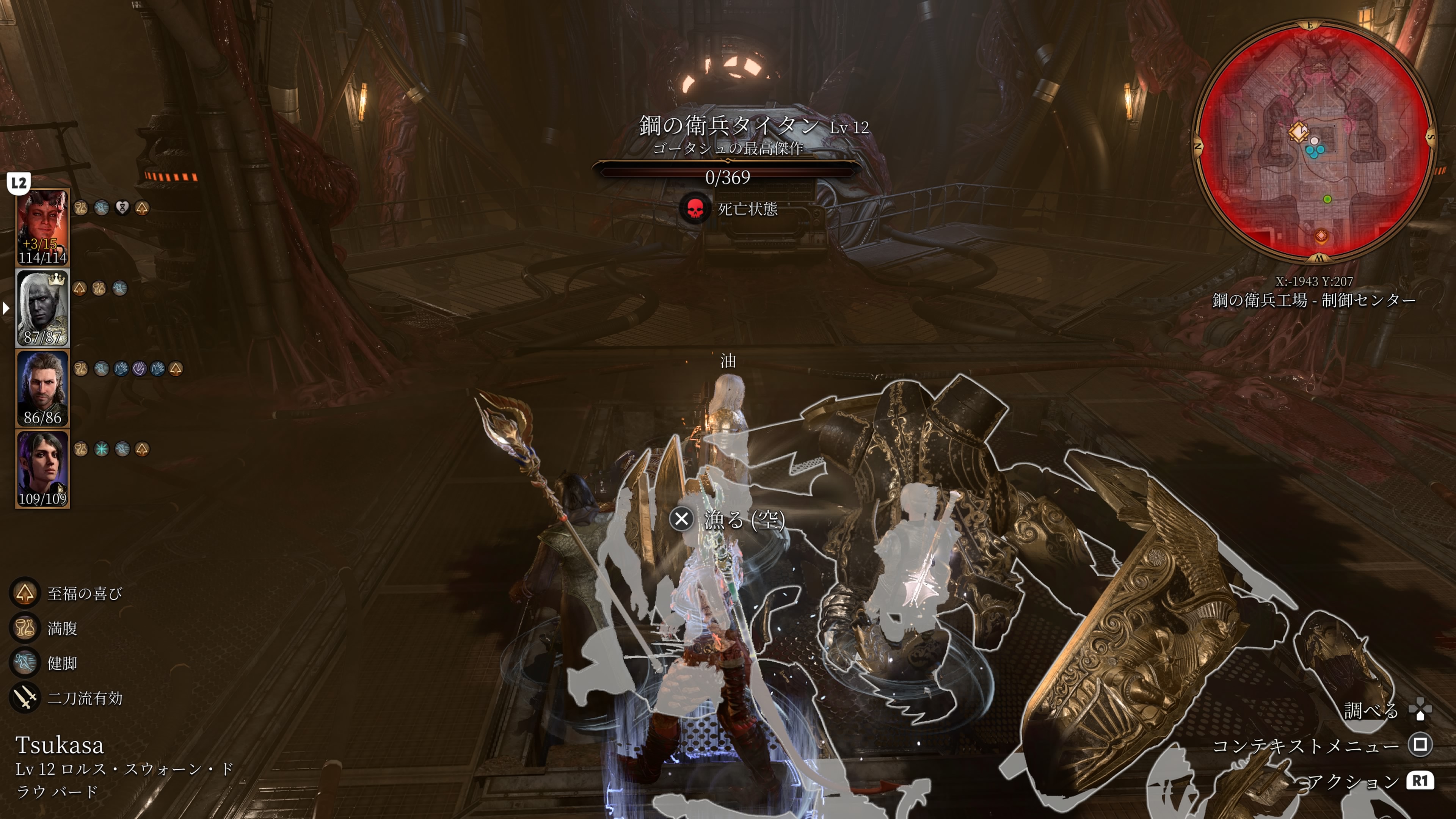The image size is (1456, 819).
Task: Open the circular red minimap
Action: pos(1313,141)
